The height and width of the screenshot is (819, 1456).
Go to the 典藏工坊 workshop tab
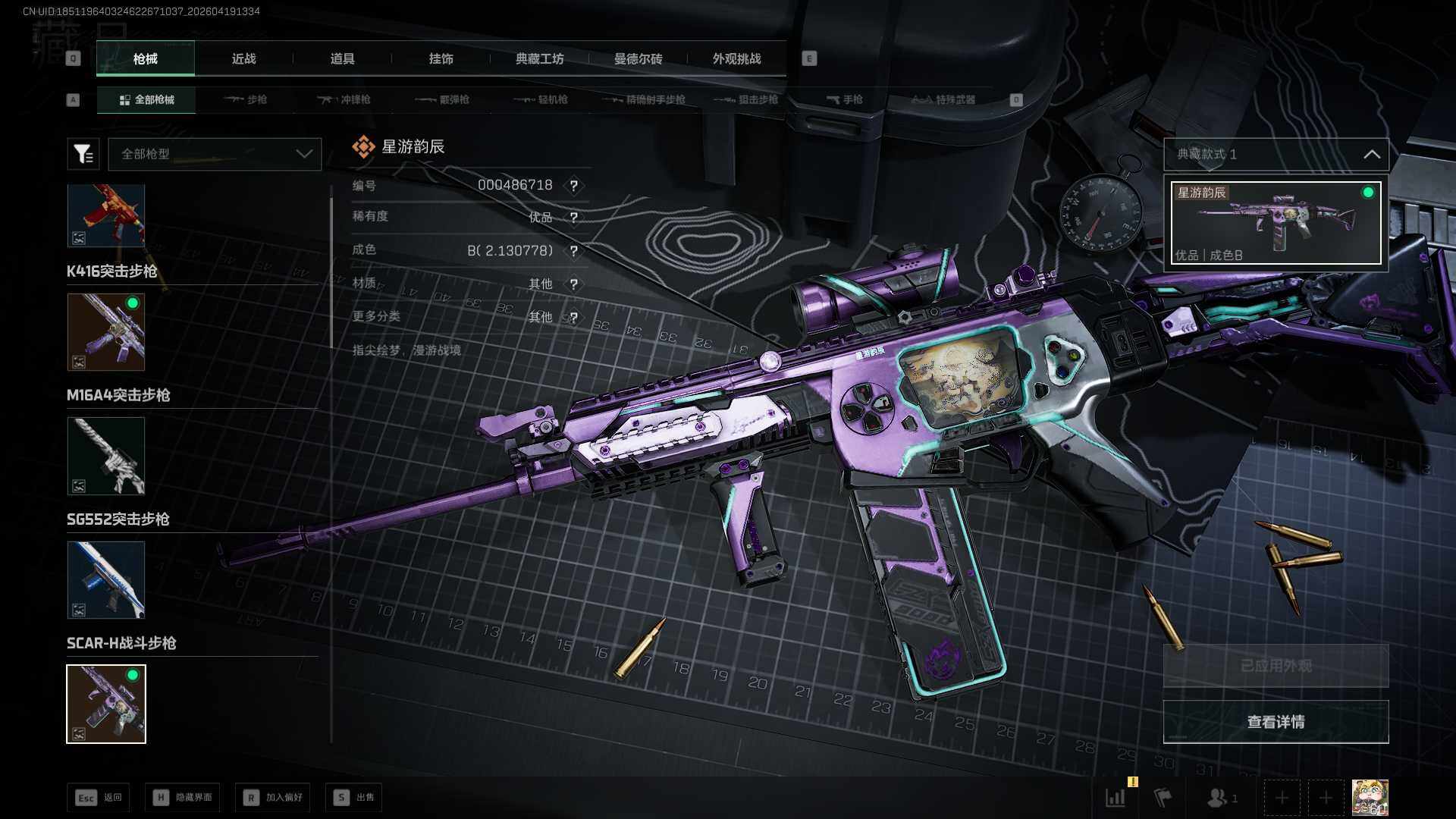[539, 59]
